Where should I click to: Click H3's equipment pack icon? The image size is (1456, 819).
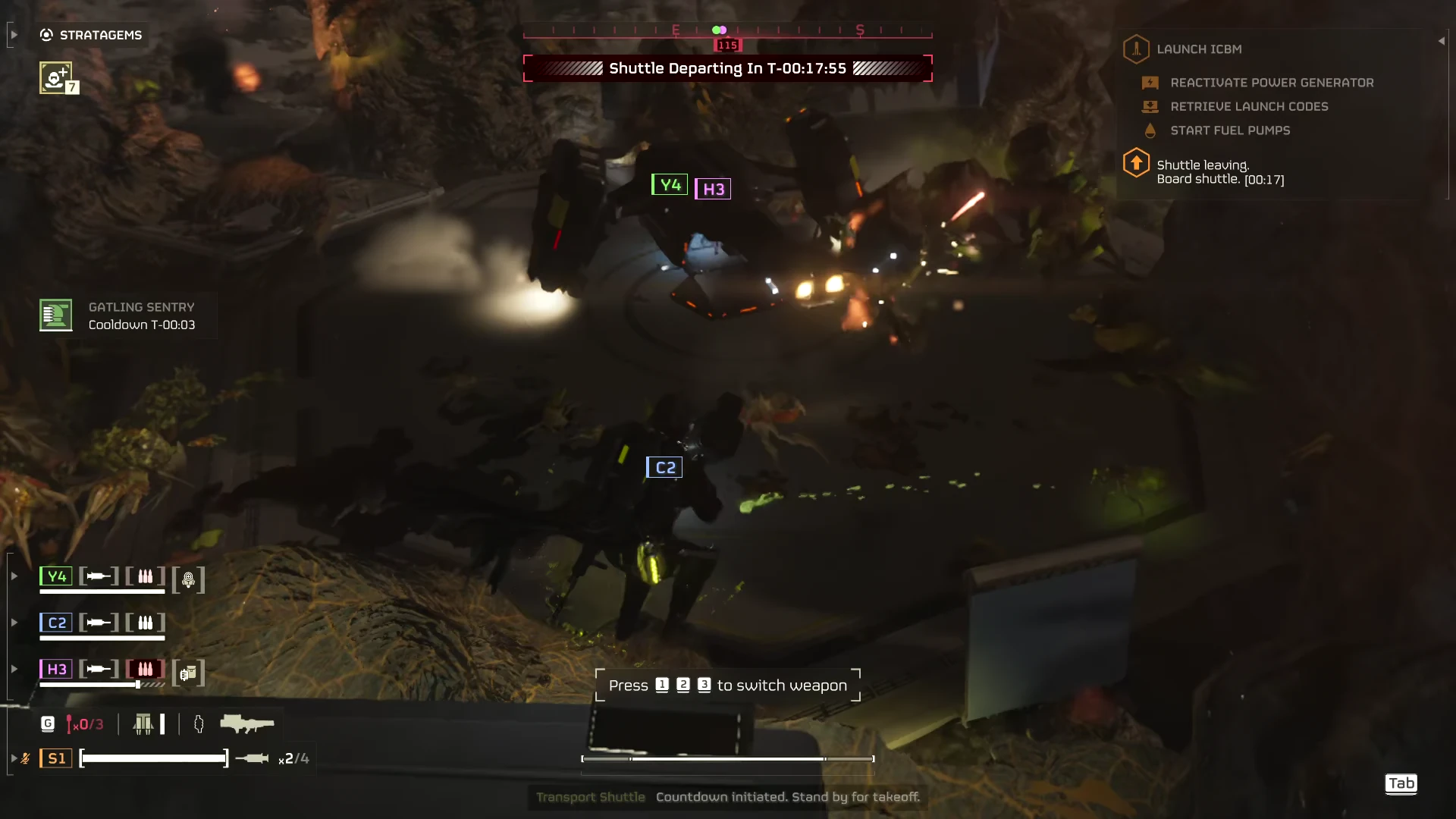click(x=188, y=673)
